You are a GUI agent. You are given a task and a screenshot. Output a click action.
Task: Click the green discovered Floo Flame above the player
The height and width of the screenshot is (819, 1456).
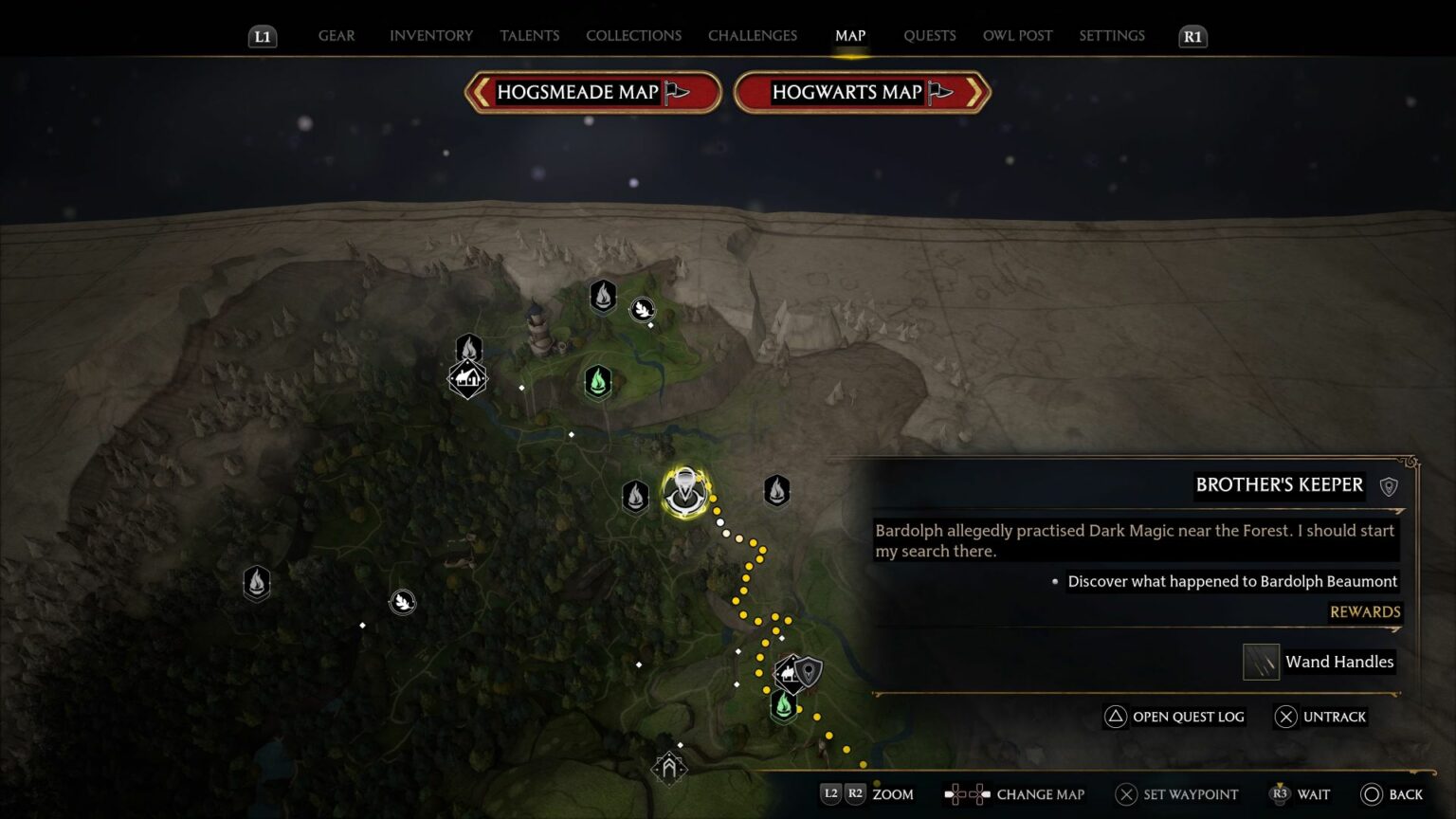[597, 382]
